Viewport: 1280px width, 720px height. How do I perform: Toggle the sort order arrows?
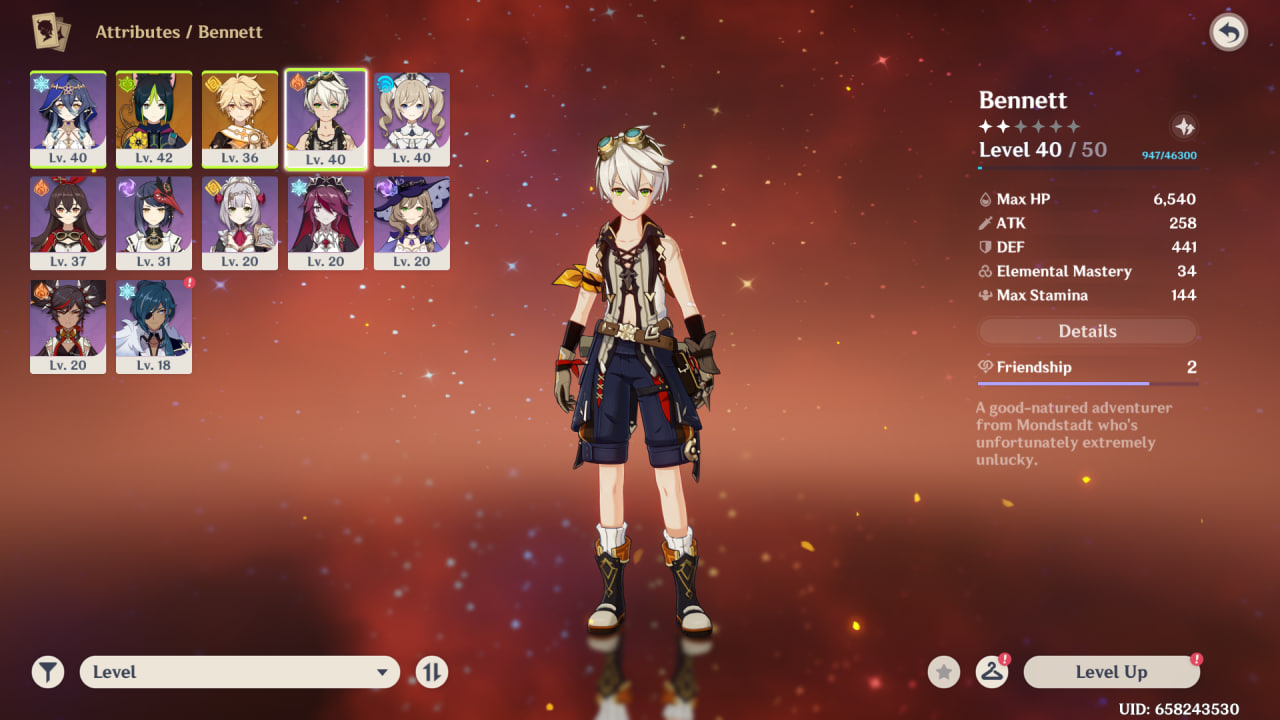432,672
